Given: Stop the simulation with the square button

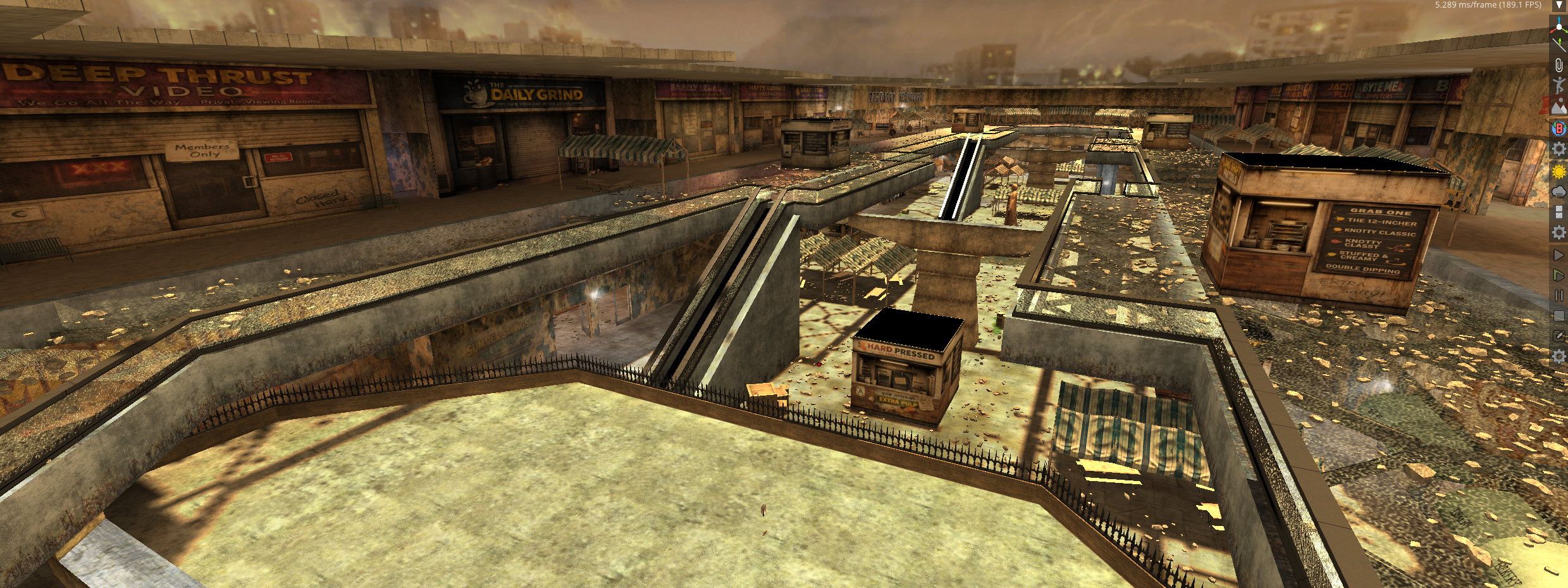Looking at the screenshot, I should coord(1559,316).
